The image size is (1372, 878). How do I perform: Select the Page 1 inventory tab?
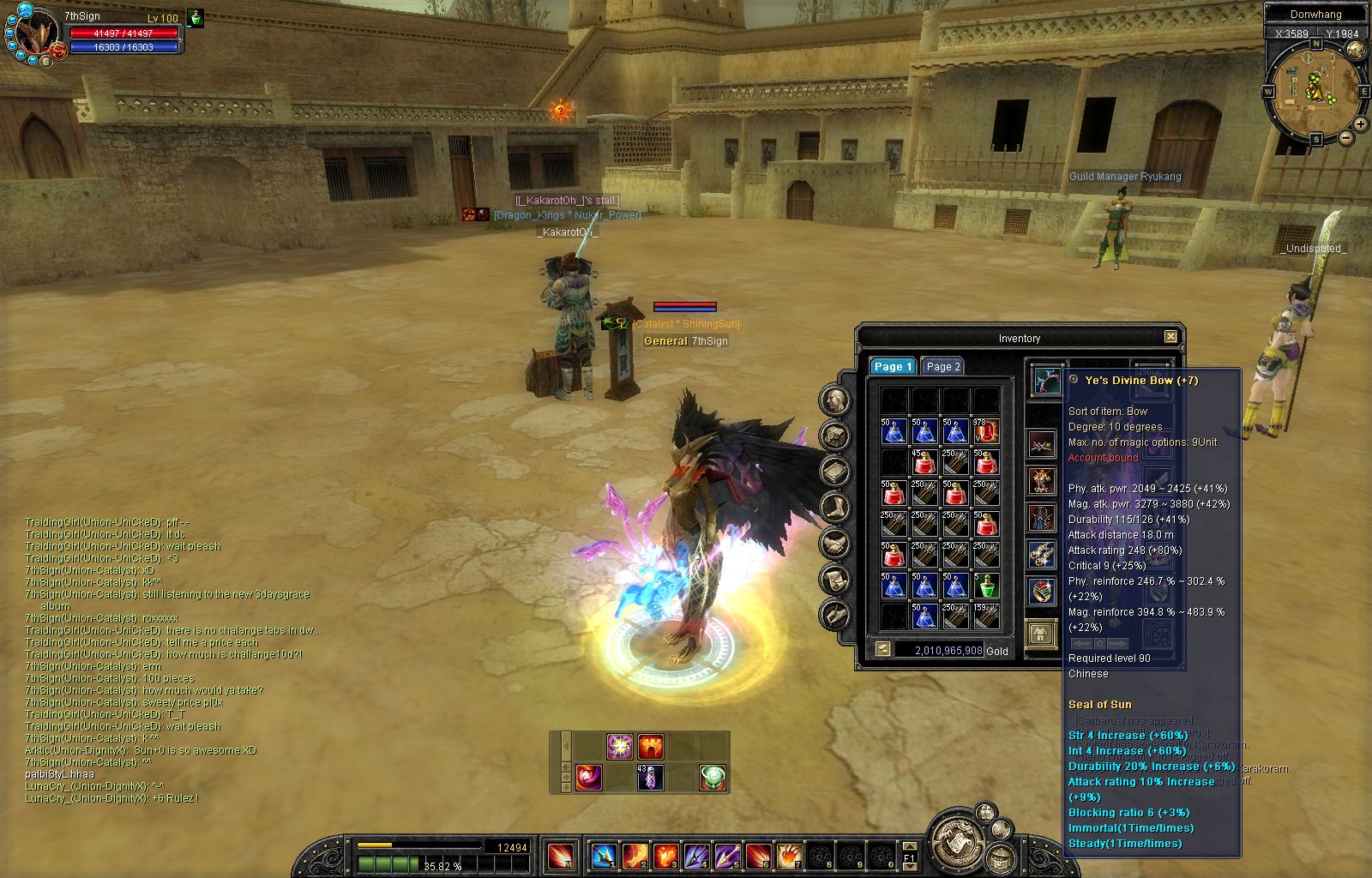[x=893, y=366]
